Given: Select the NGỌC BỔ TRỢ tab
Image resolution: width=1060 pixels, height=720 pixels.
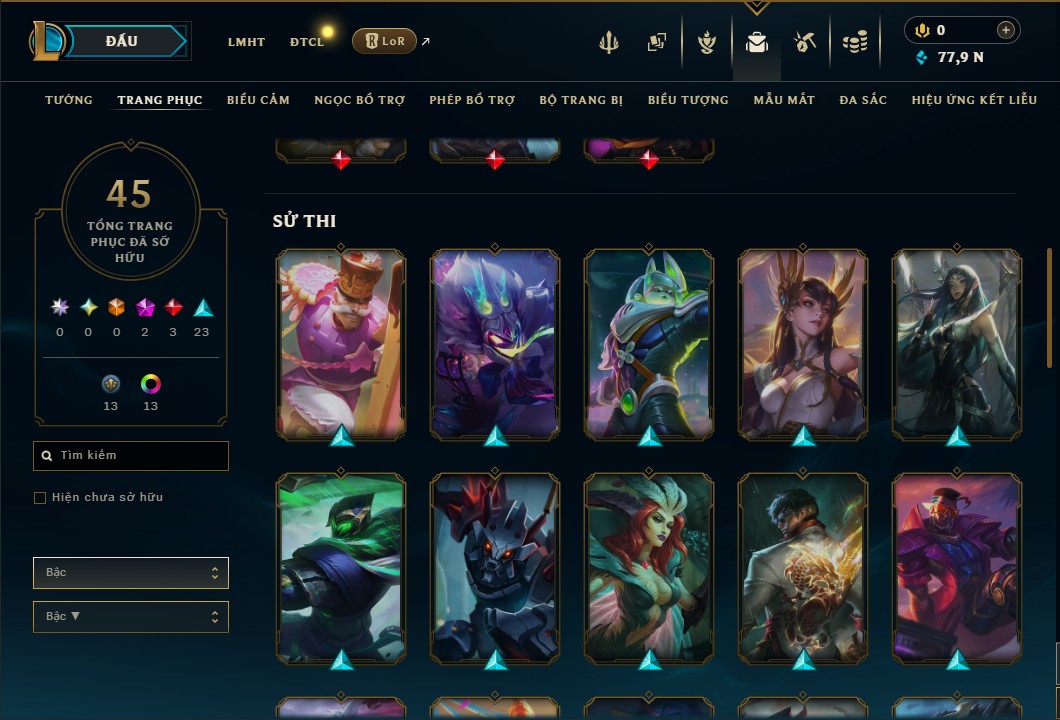Looking at the screenshot, I should pyautogui.click(x=359, y=100).
